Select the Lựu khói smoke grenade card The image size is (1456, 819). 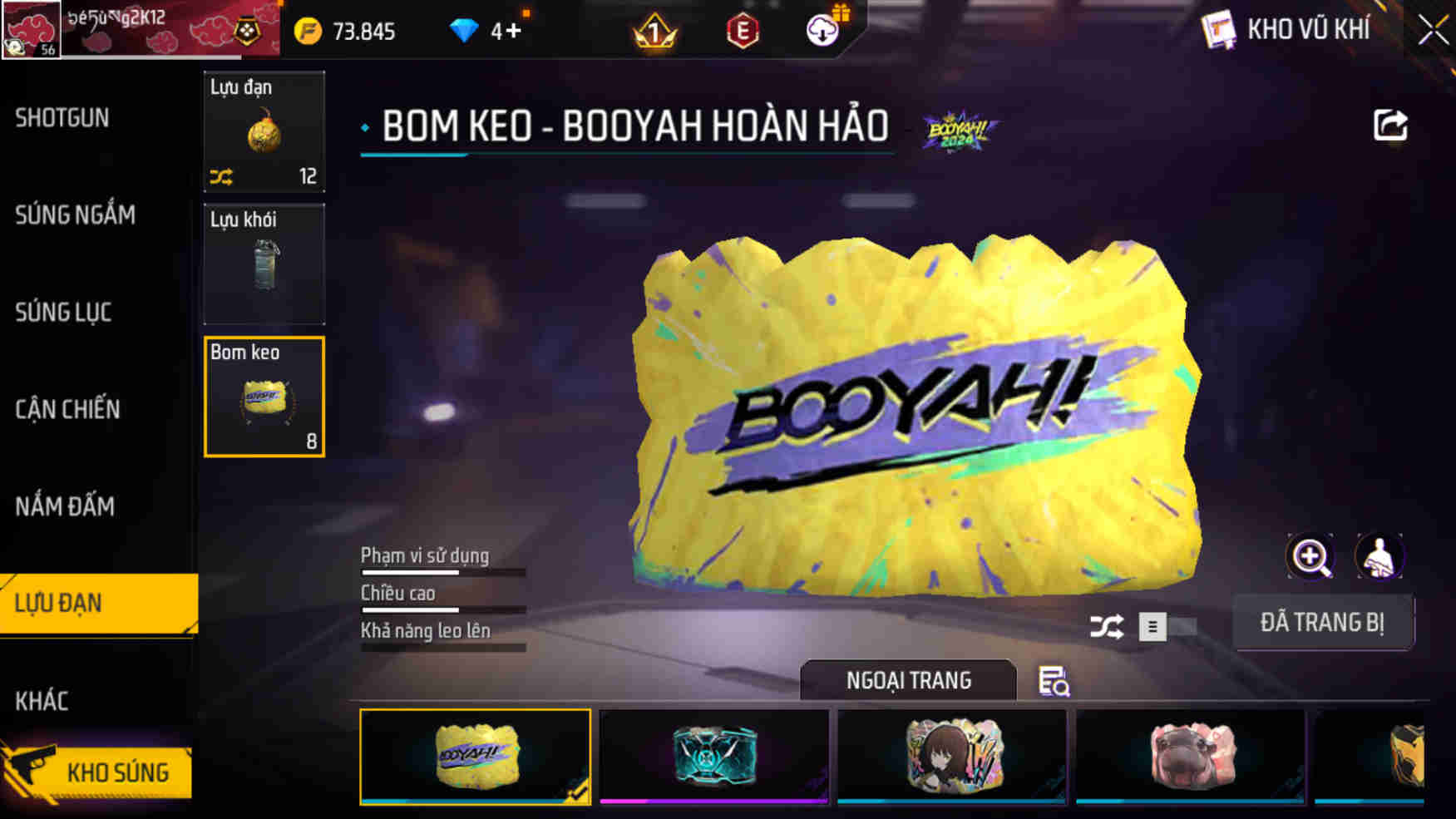coord(264,264)
